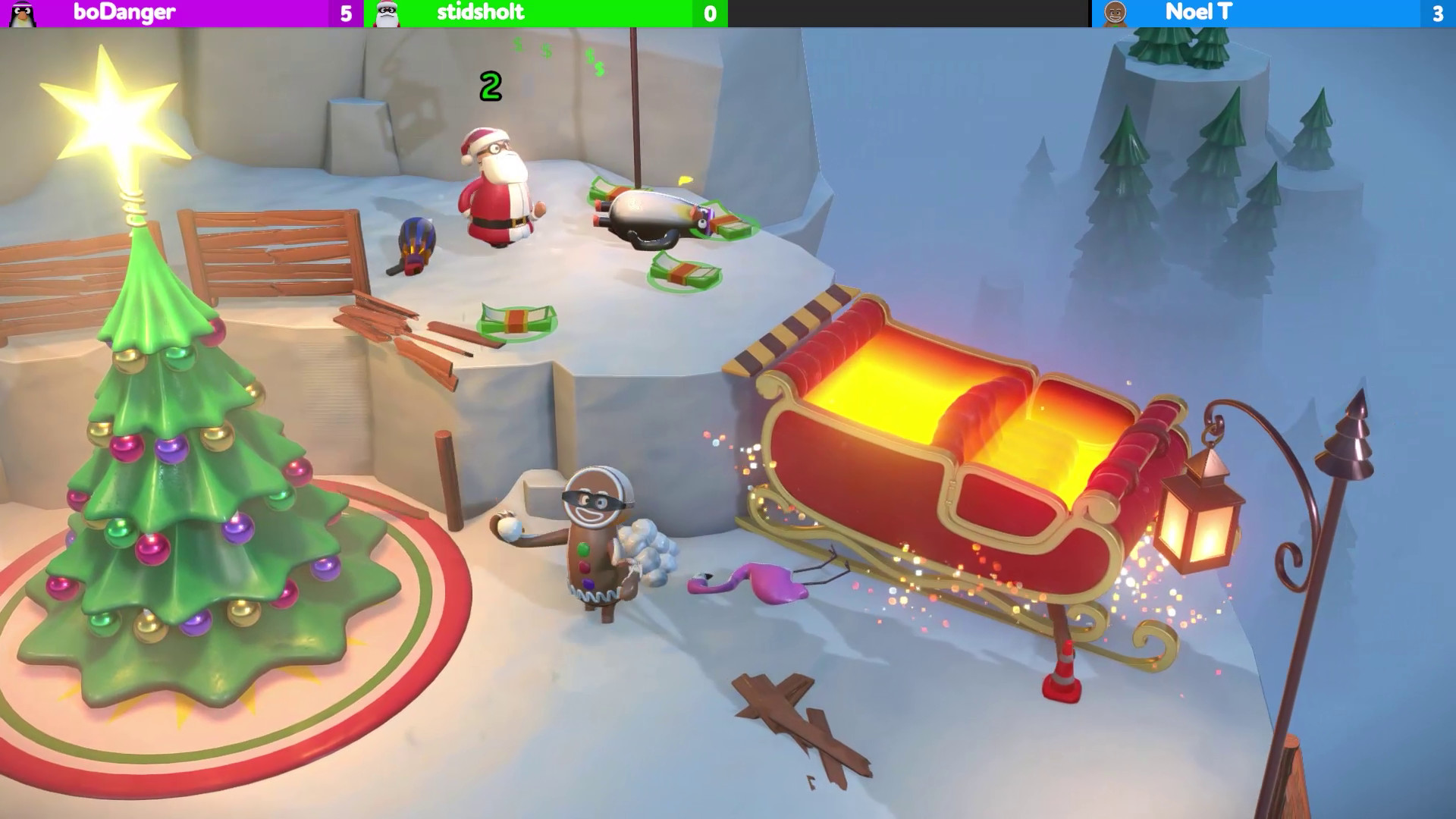Open the dollar-bill pickup in the green circle

(516, 318)
